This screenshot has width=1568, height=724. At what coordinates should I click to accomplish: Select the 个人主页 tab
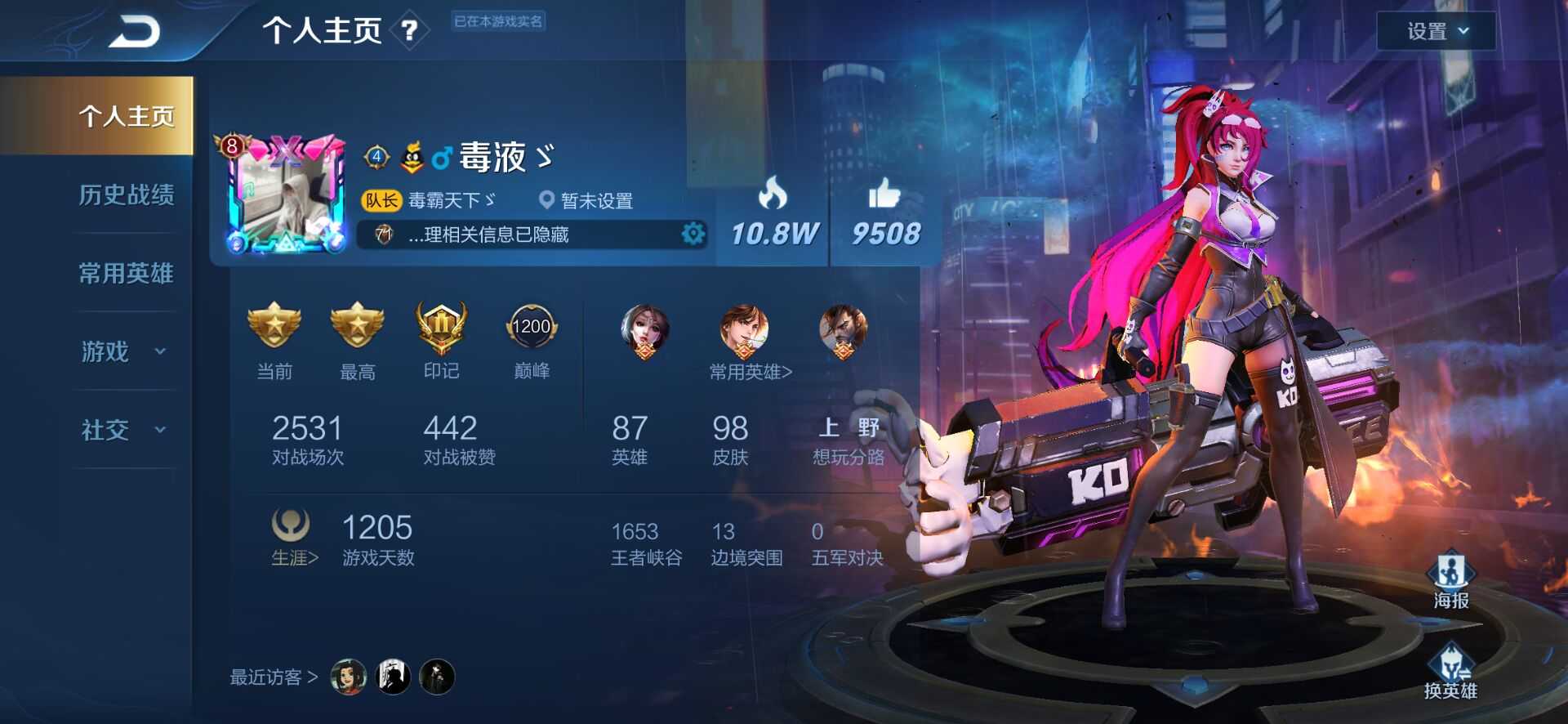(x=126, y=116)
